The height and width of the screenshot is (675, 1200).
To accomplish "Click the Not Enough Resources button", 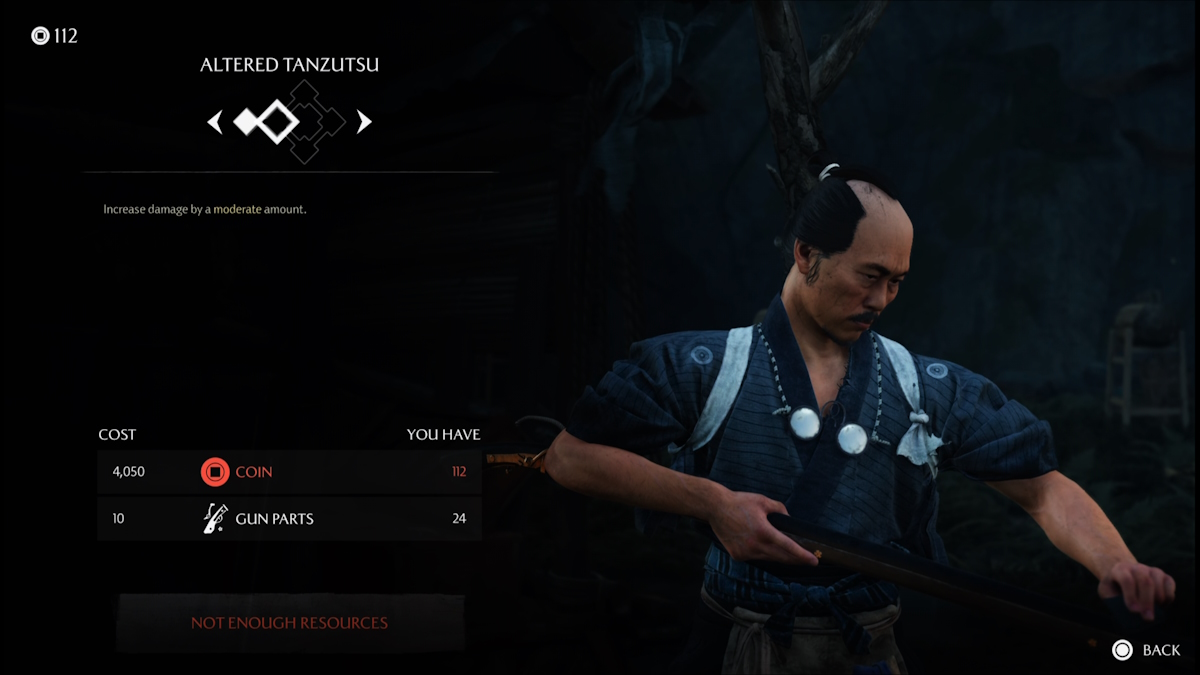I will click(290, 623).
